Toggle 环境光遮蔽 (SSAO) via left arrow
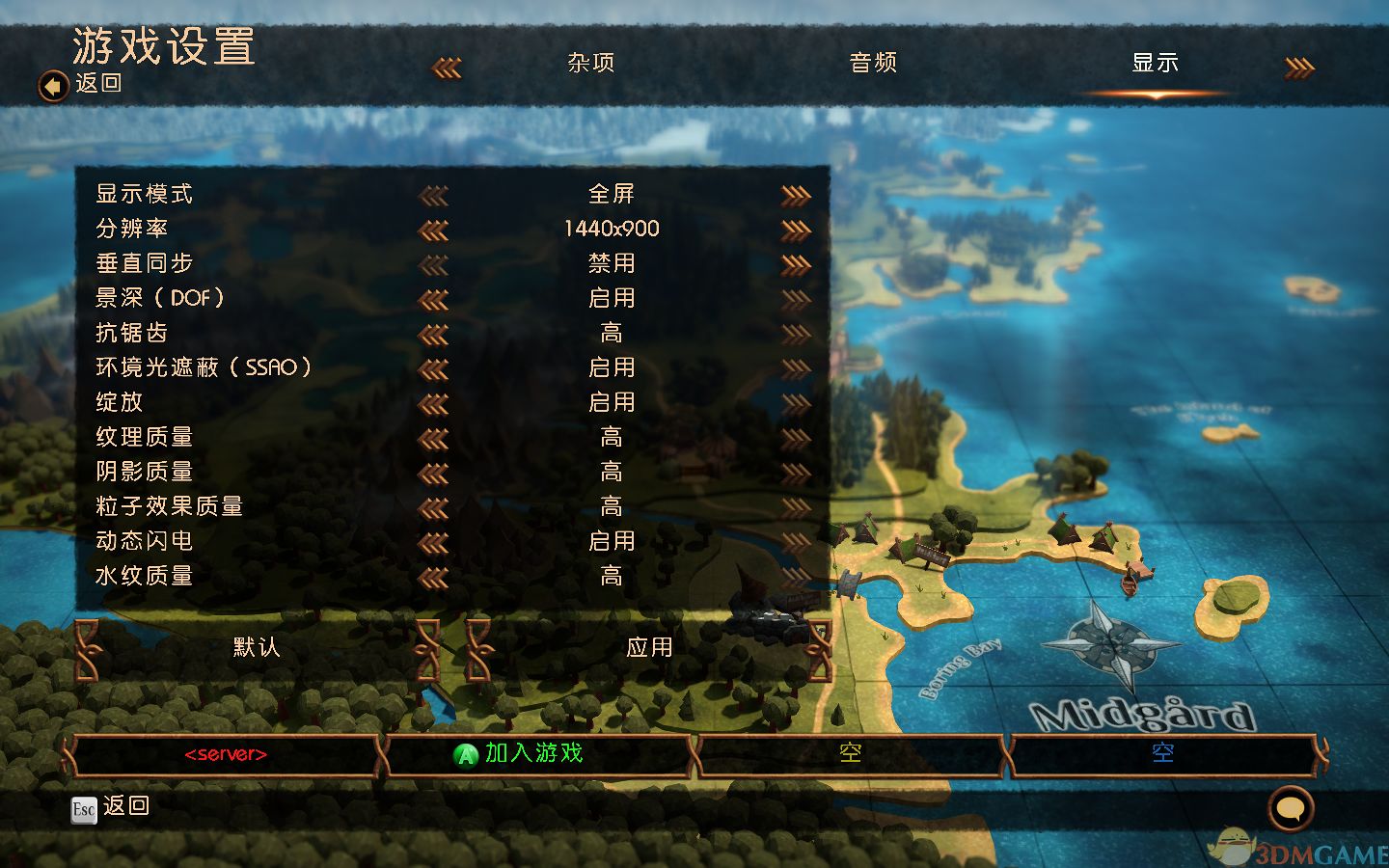The image size is (1389, 868). click(434, 369)
